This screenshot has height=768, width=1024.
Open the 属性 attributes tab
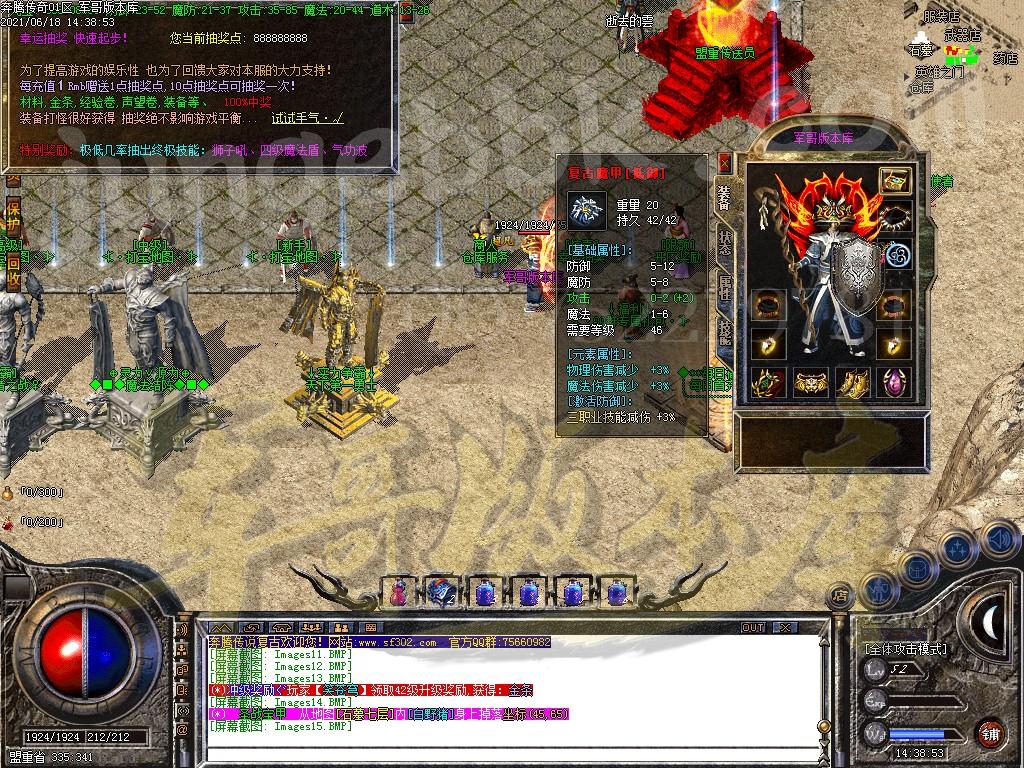(x=725, y=288)
